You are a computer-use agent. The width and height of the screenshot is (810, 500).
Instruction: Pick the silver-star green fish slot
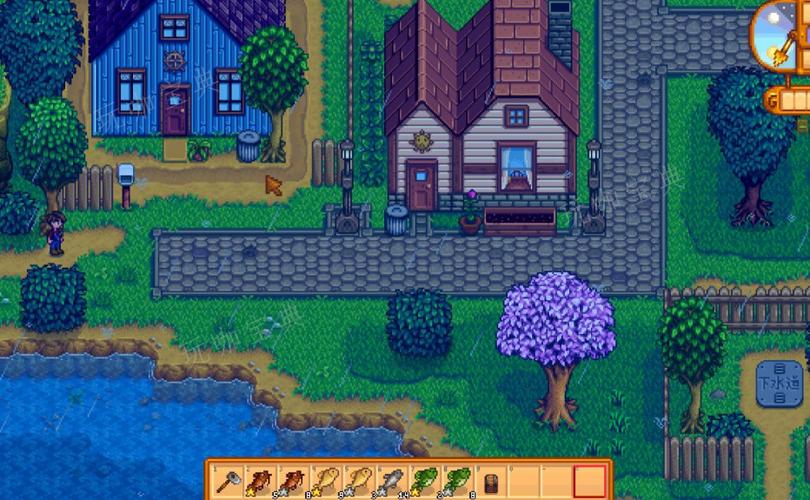pyautogui.click(x=456, y=481)
